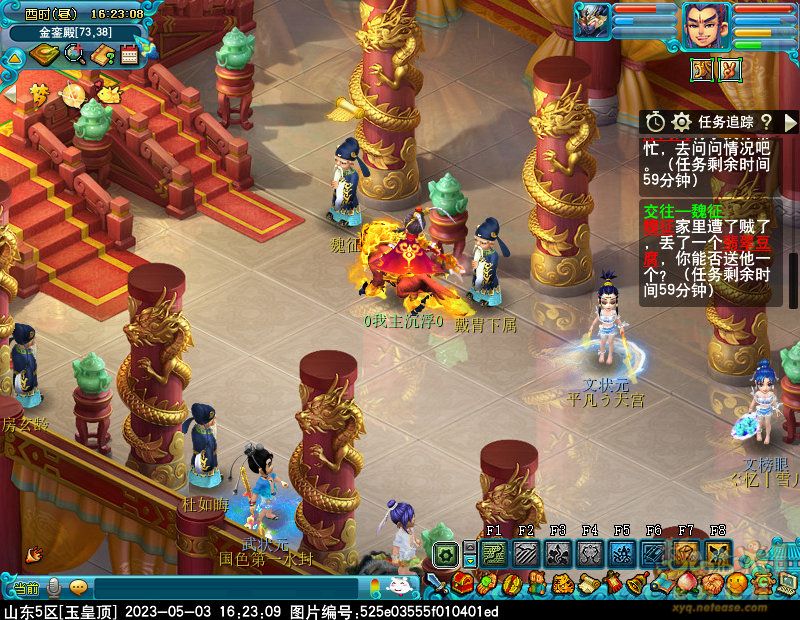Collapse the task tracker panel arrow
The height and width of the screenshot is (620, 800).
pyautogui.click(x=789, y=121)
